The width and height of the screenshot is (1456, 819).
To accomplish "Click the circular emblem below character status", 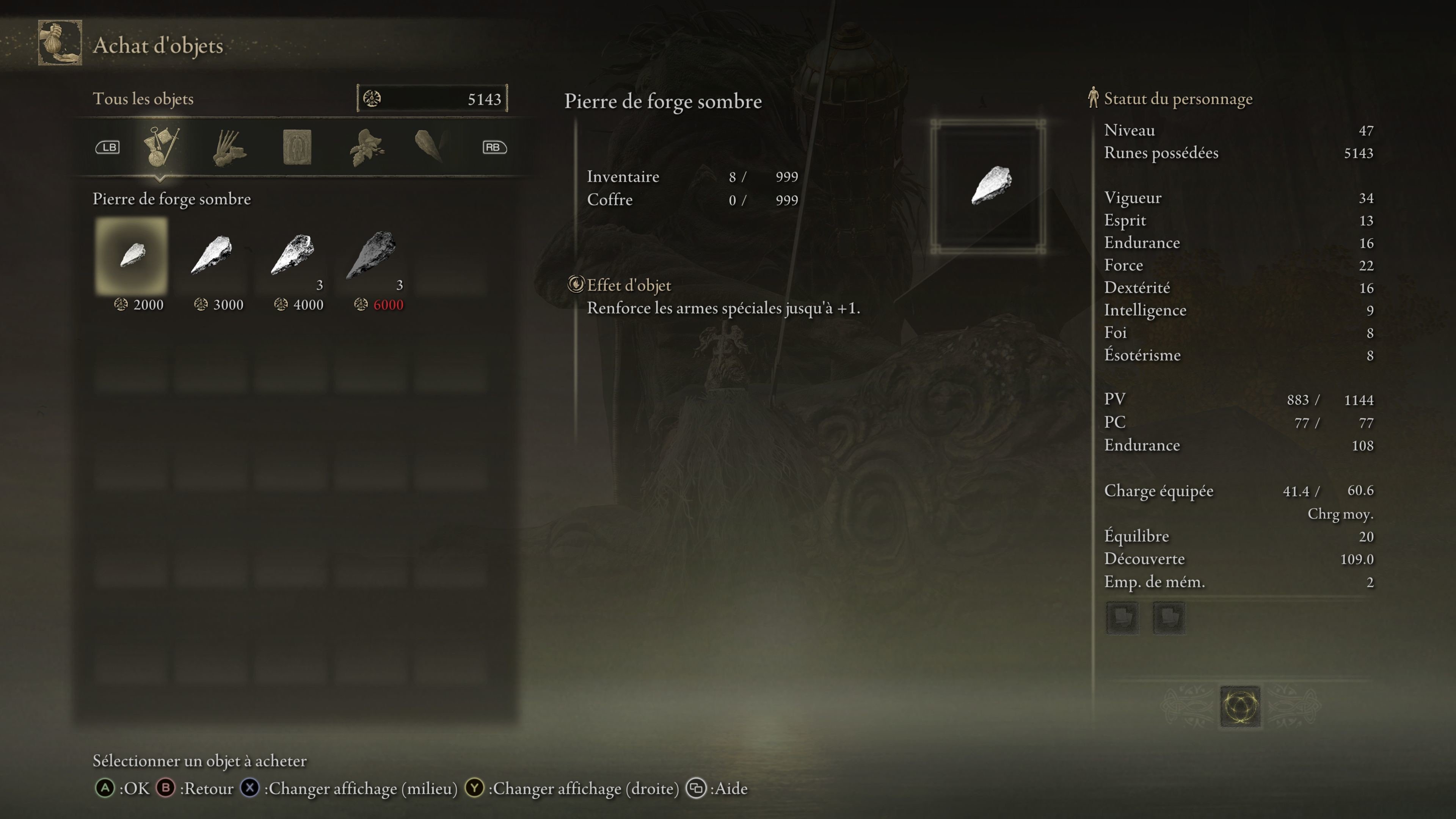I will point(1239,706).
